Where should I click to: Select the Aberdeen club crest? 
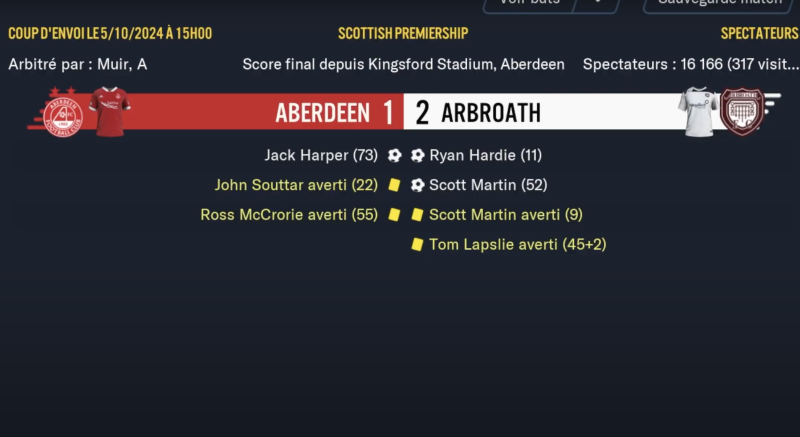[x=62, y=112]
